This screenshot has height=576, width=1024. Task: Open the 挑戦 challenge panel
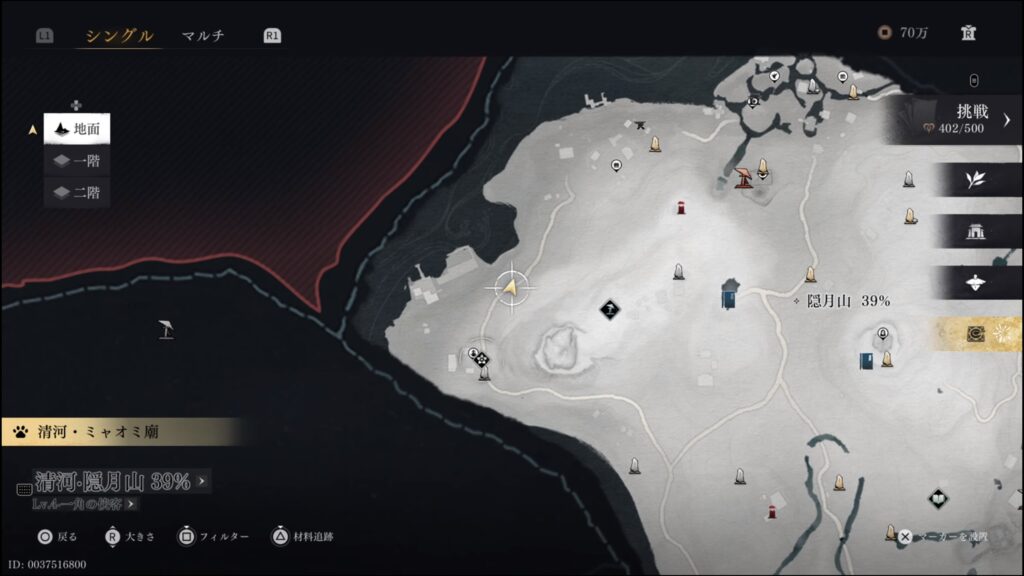pos(958,119)
